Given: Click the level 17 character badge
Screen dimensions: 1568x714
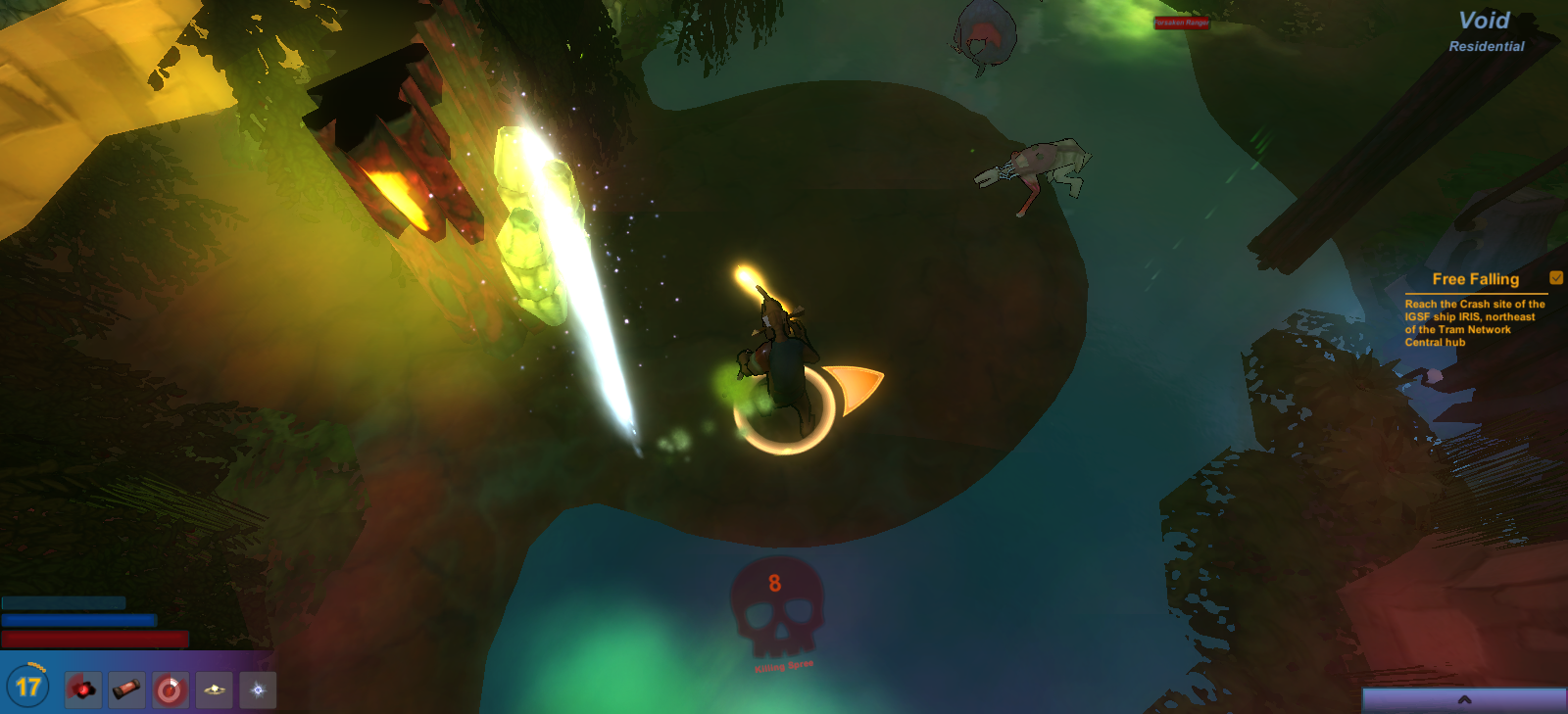Looking at the screenshot, I should click(x=28, y=687).
